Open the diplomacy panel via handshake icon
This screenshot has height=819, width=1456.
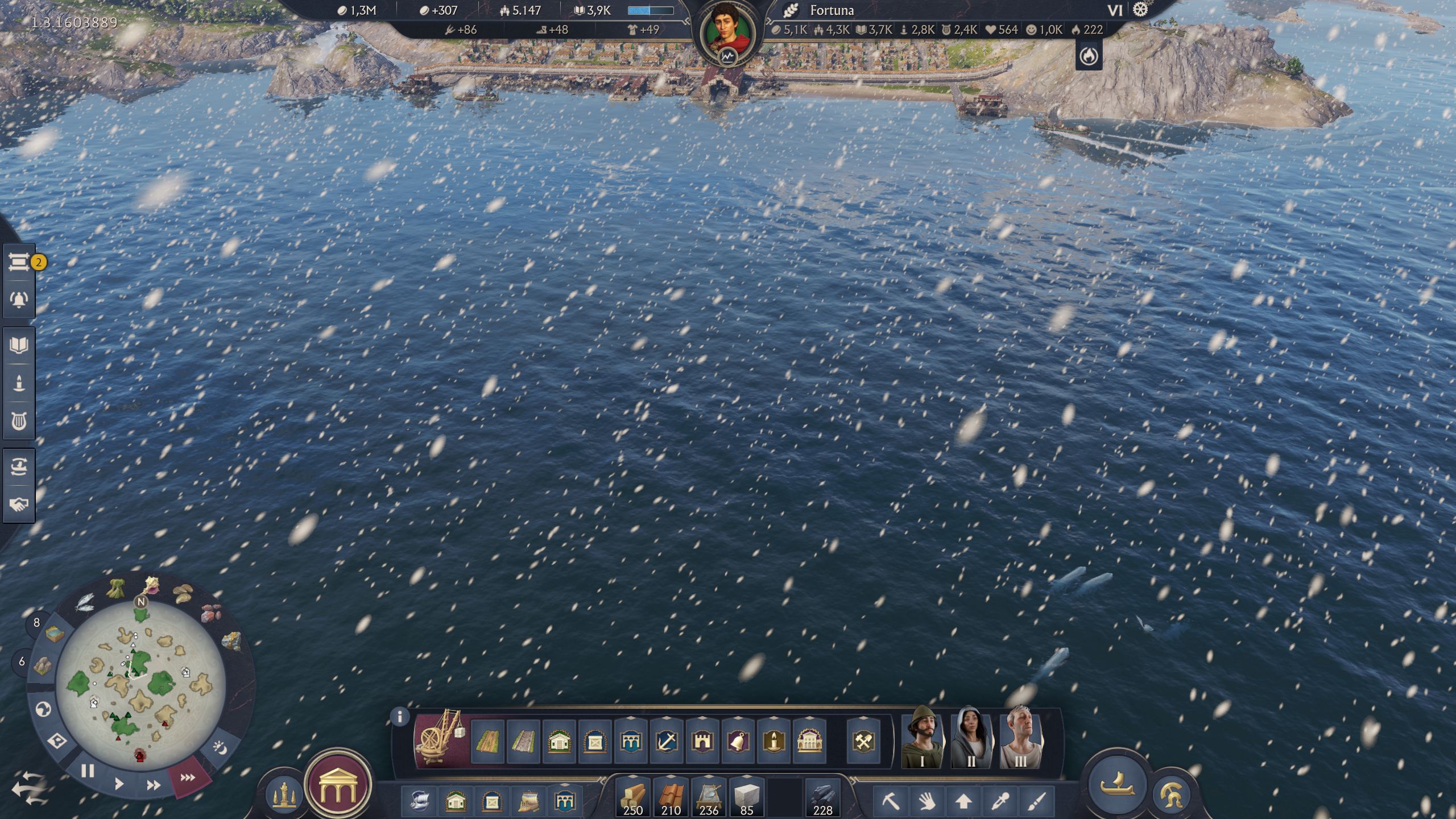pos(19,504)
